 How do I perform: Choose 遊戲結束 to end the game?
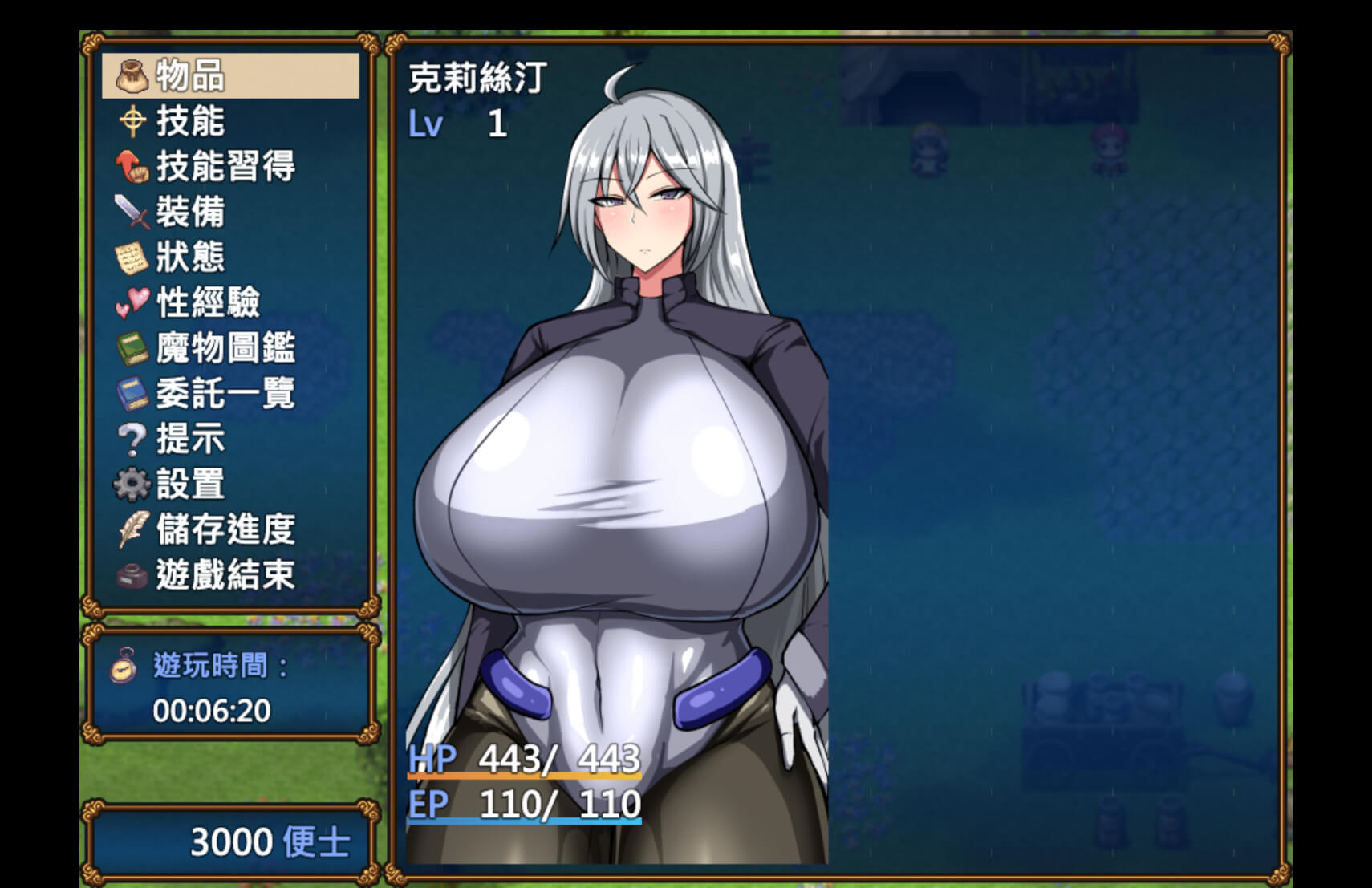230,574
